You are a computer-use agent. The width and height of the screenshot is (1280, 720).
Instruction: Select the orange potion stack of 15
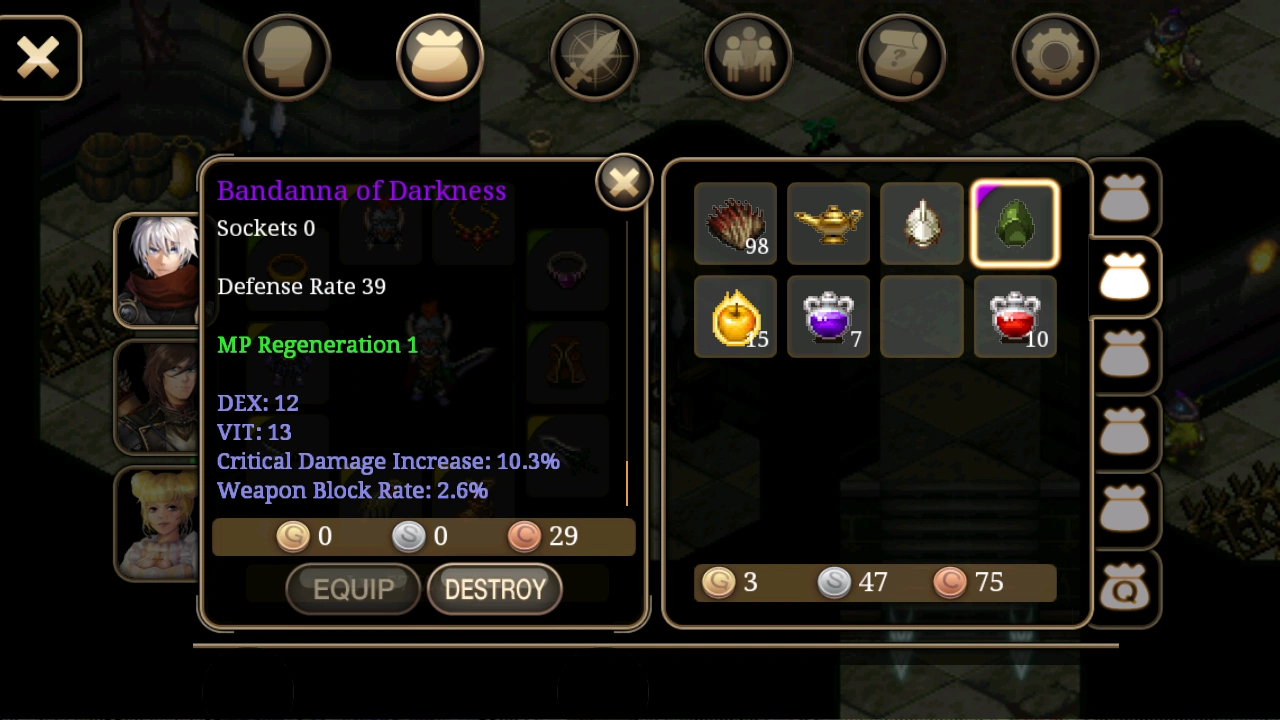735,316
